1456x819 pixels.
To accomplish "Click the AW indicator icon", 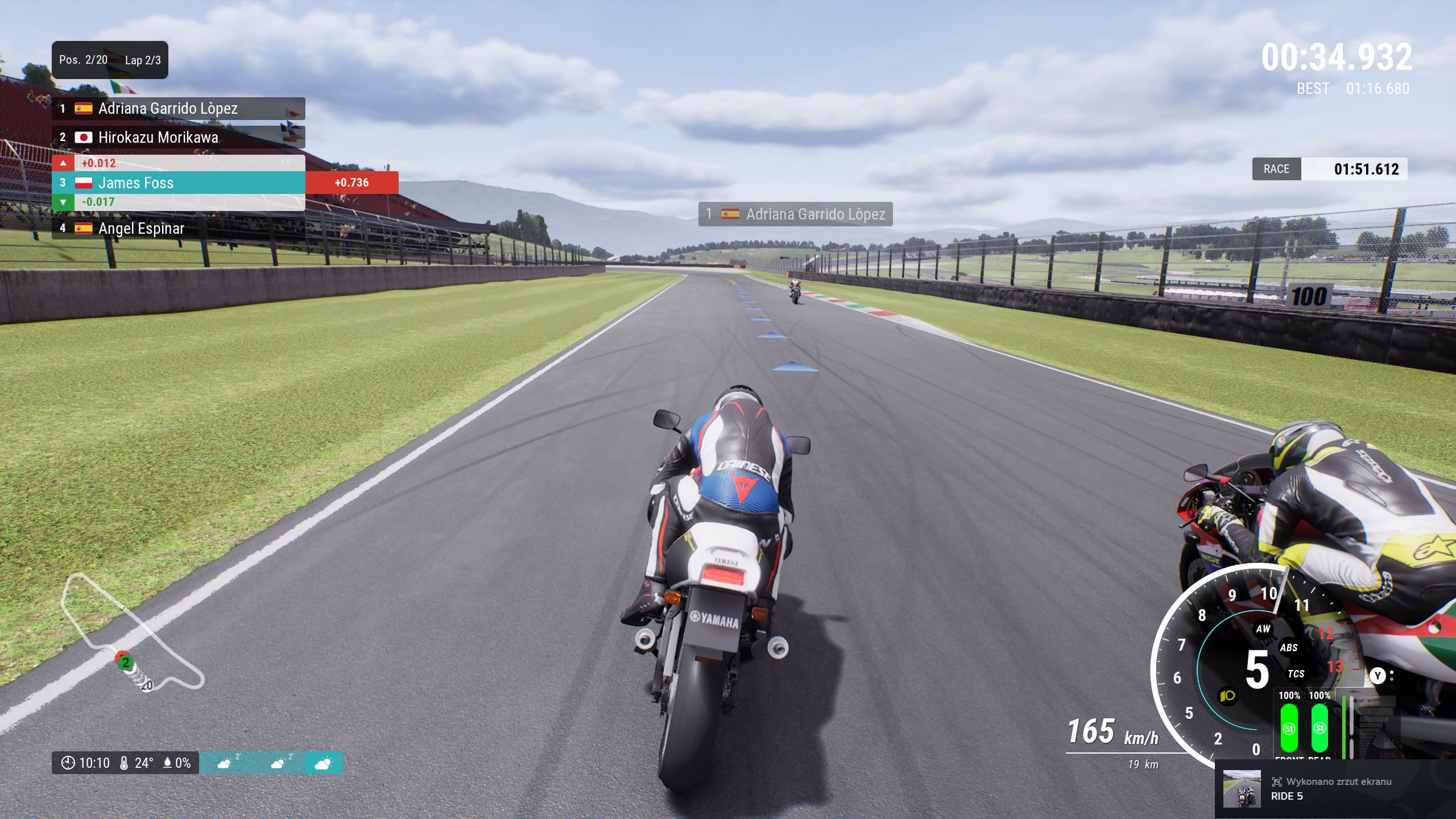I will (x=1264, y=630).
